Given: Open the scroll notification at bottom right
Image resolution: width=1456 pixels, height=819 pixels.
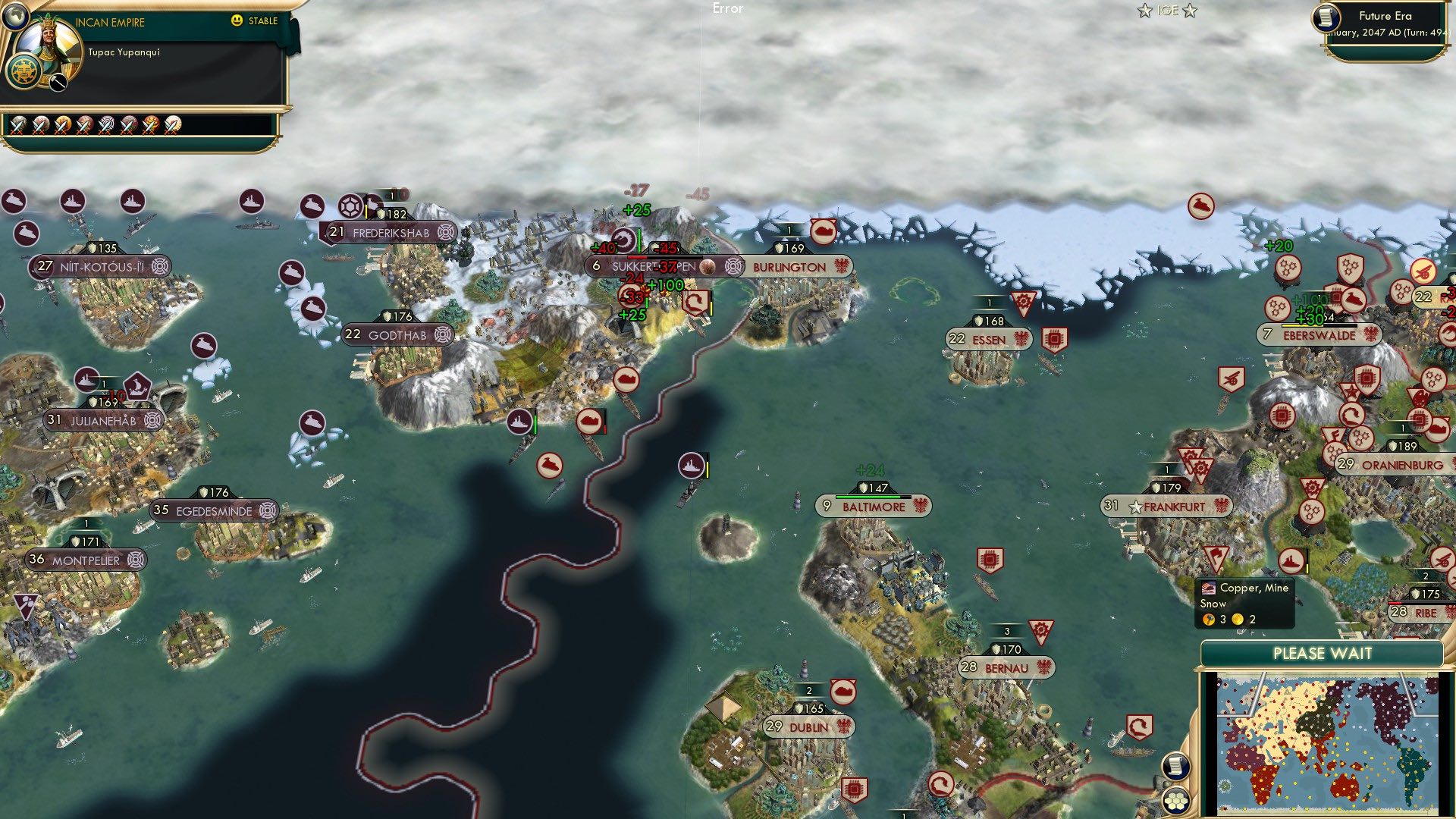Looking at the screenshot, I should pyautogui.click(x=1178, y=767).
